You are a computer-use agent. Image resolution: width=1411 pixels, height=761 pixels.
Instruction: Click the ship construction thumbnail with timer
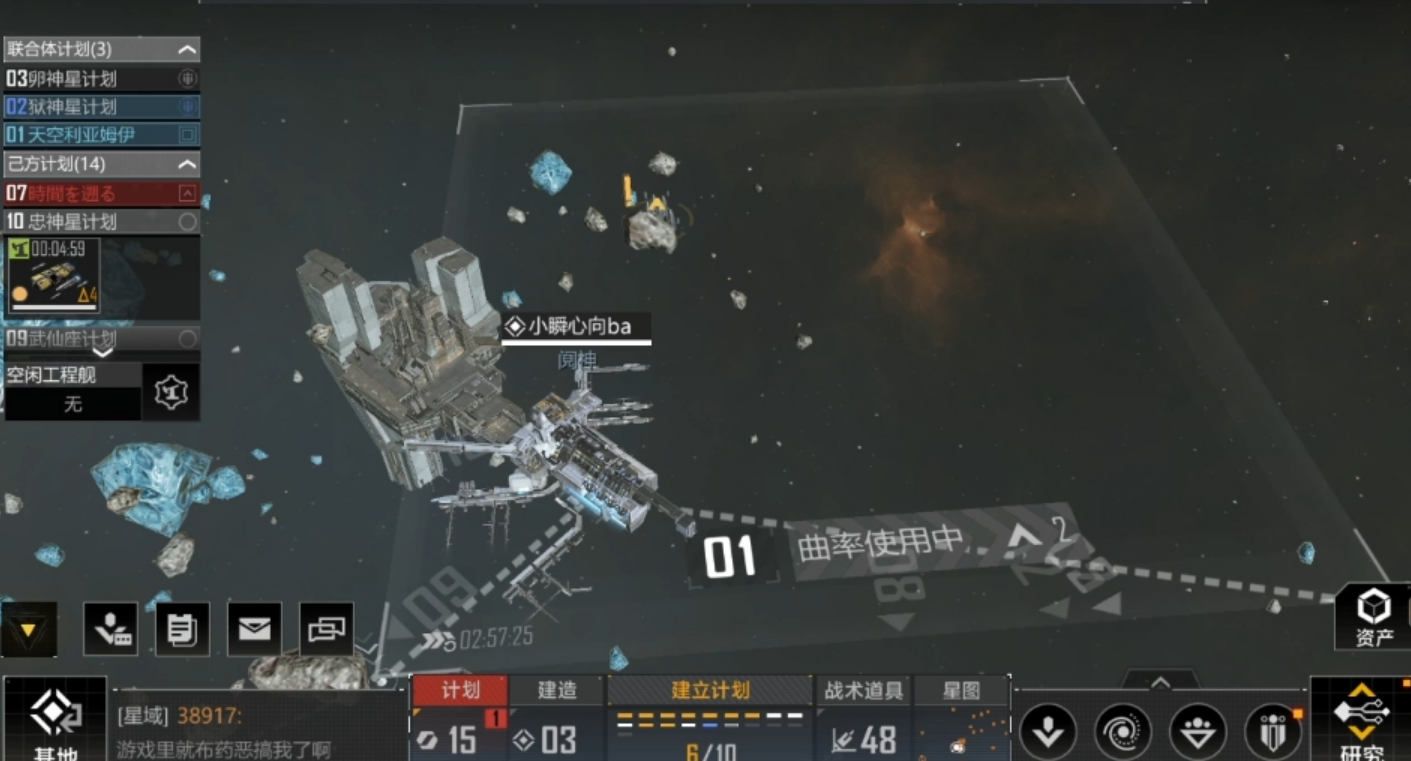pyautogui.click(x=54, y=275)
